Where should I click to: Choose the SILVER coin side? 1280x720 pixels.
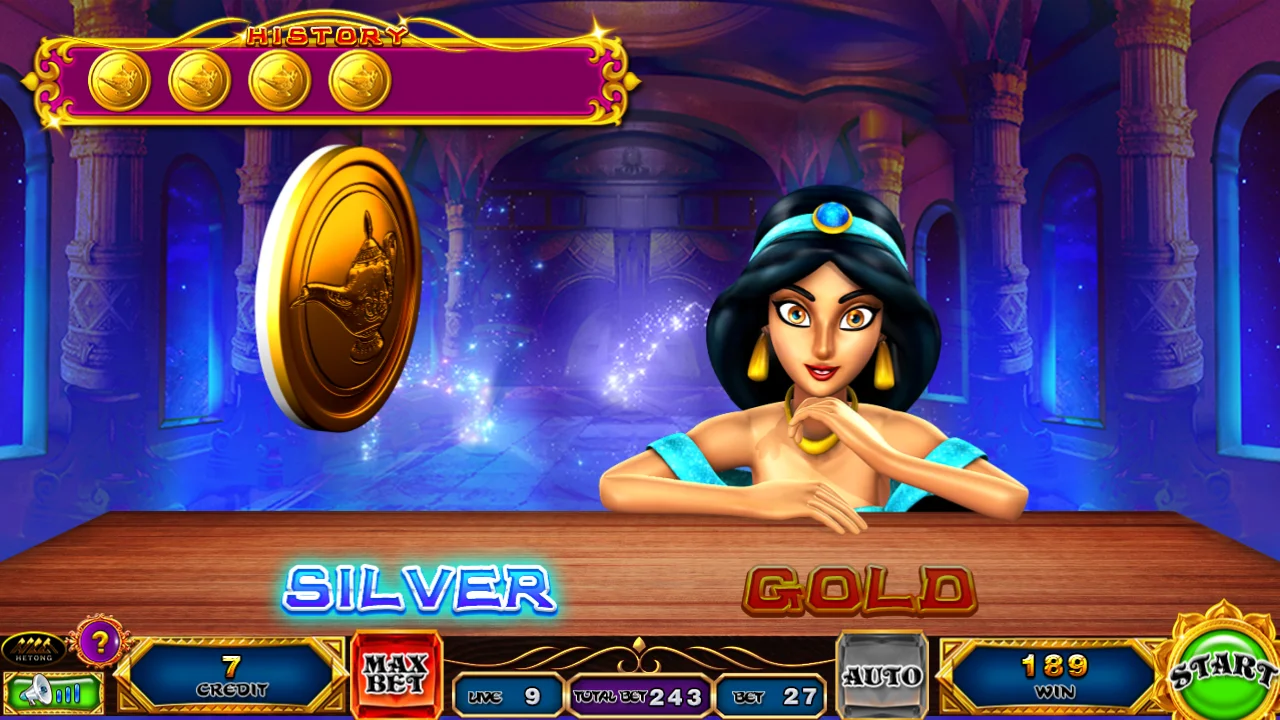419,588
